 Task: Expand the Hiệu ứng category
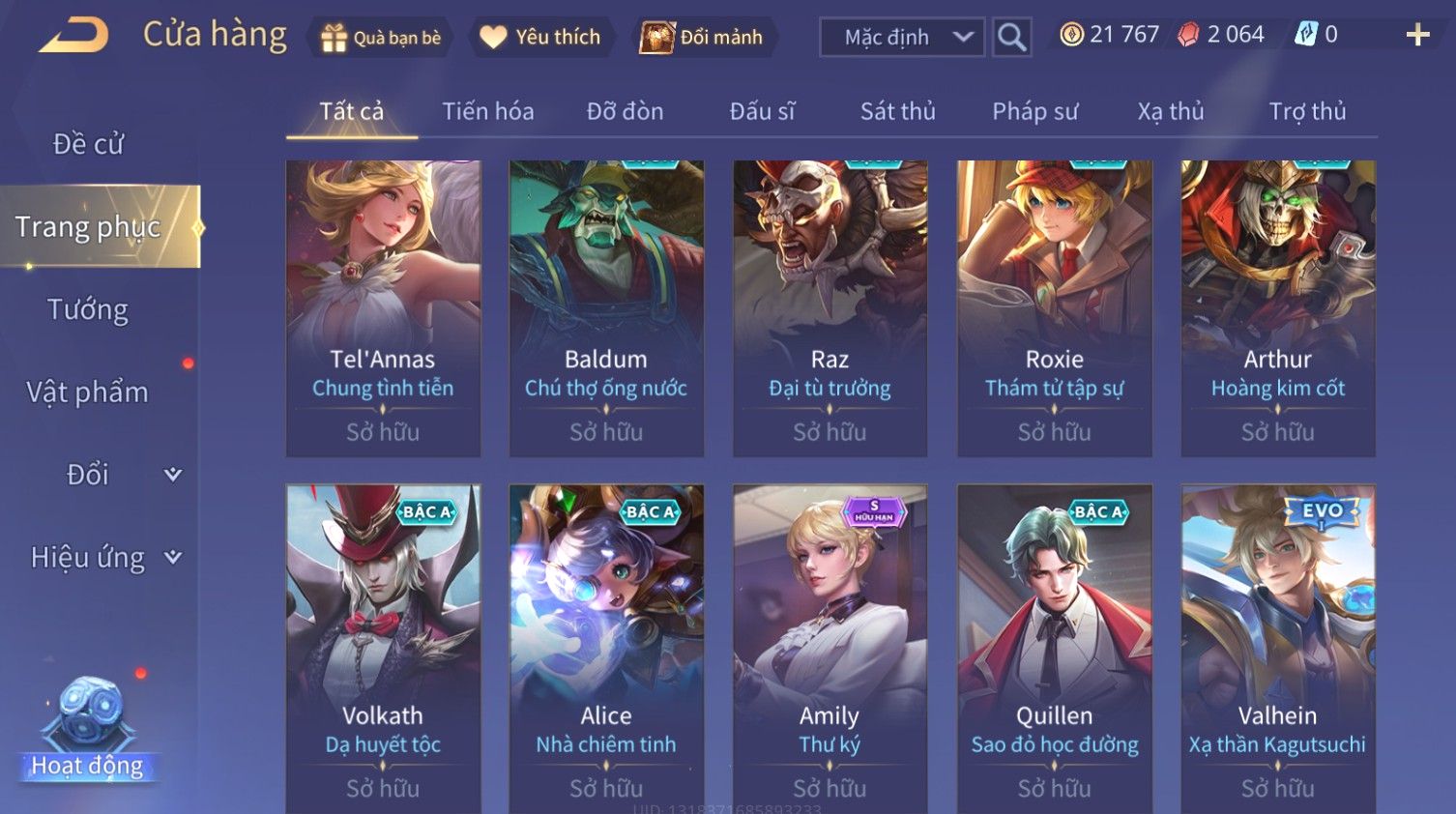(104, 557)
